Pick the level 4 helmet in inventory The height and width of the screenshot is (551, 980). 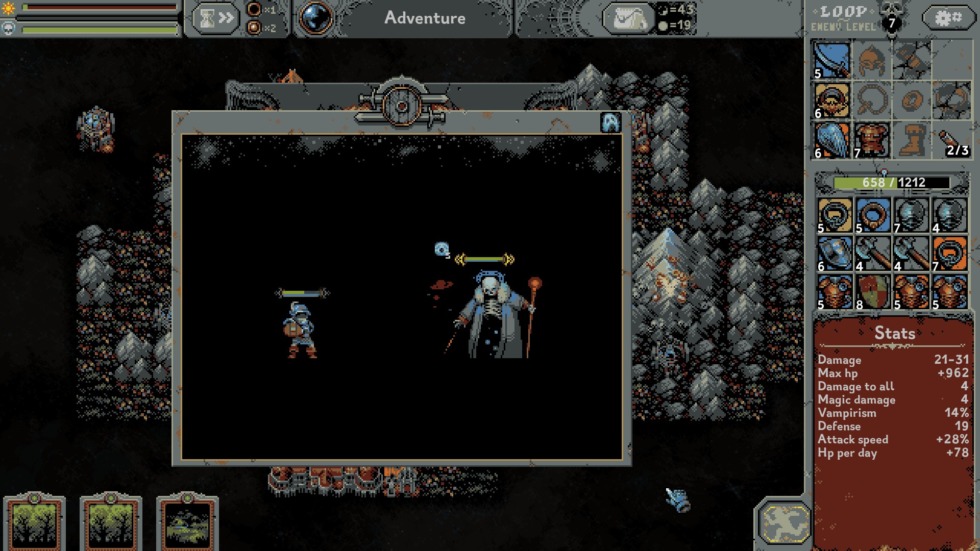pos(950,215)
